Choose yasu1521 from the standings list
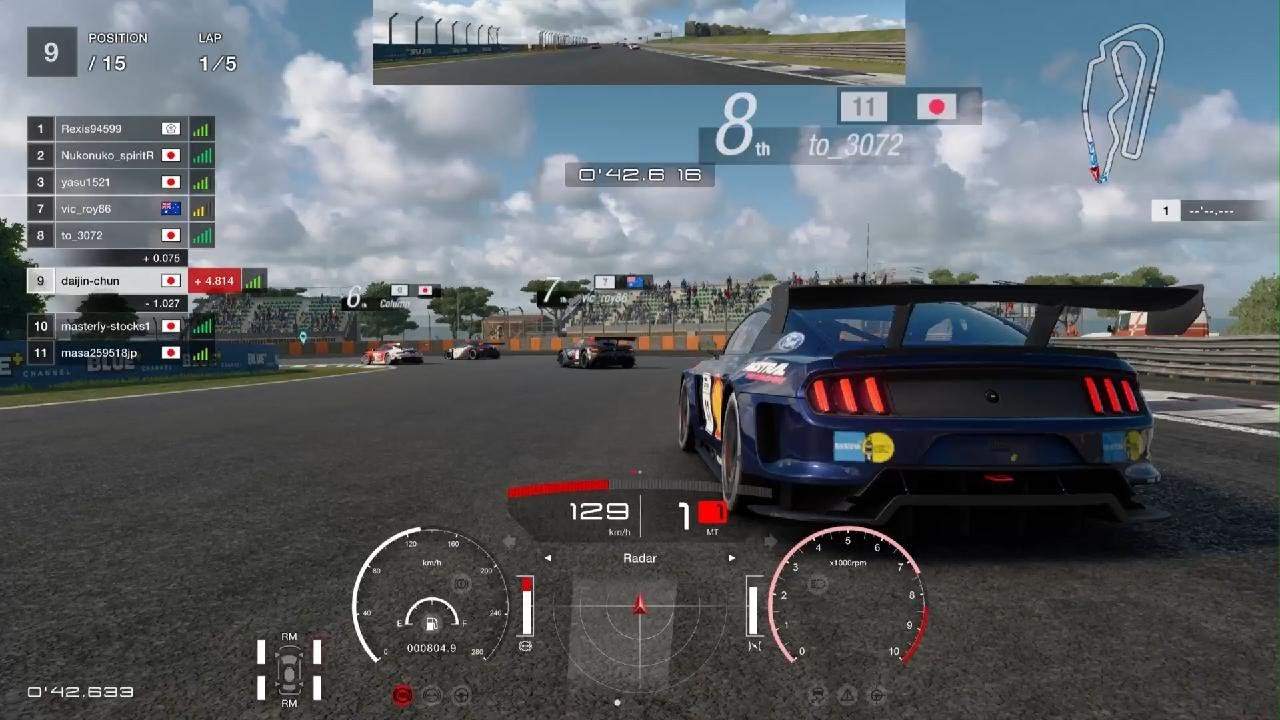The image size is (1280, 720). (108, 182)
